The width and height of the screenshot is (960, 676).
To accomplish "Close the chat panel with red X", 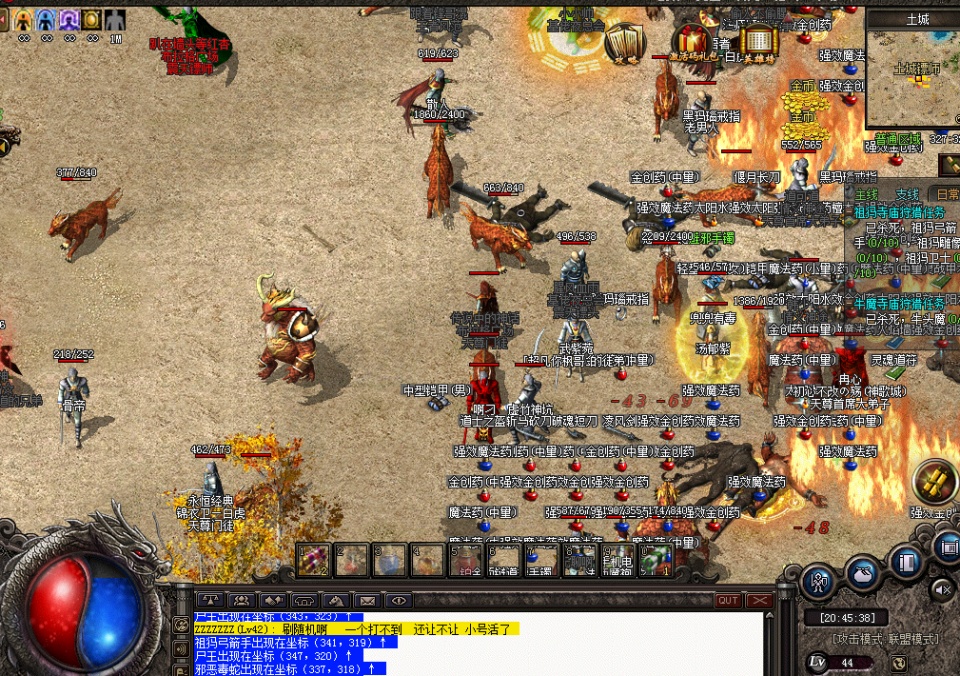I will (x=760, y=601).
